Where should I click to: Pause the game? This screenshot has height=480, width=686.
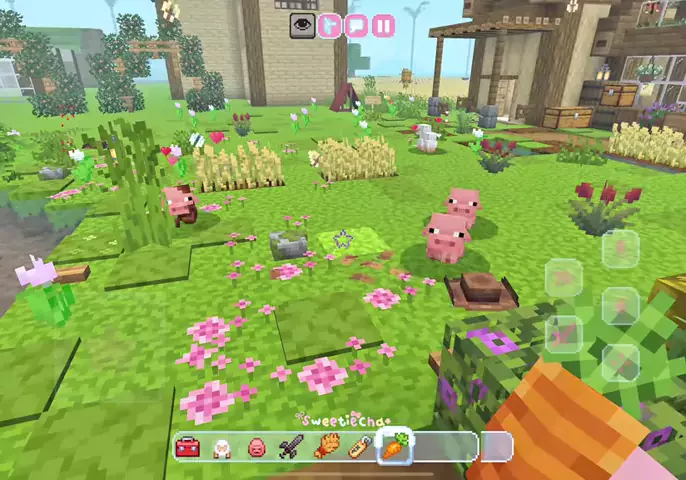(x=383, y=26)
